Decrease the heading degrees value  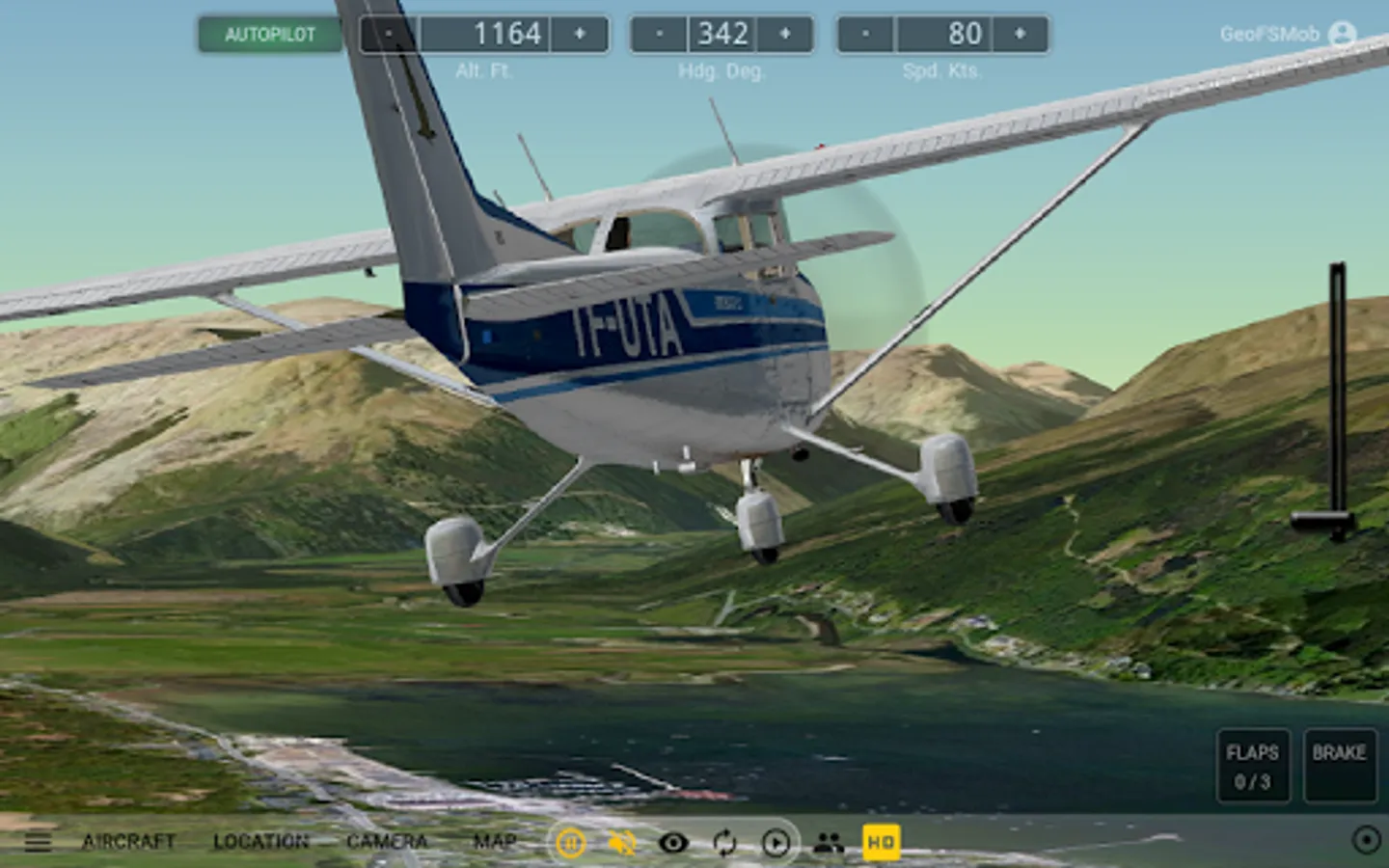tap(659, 34)
